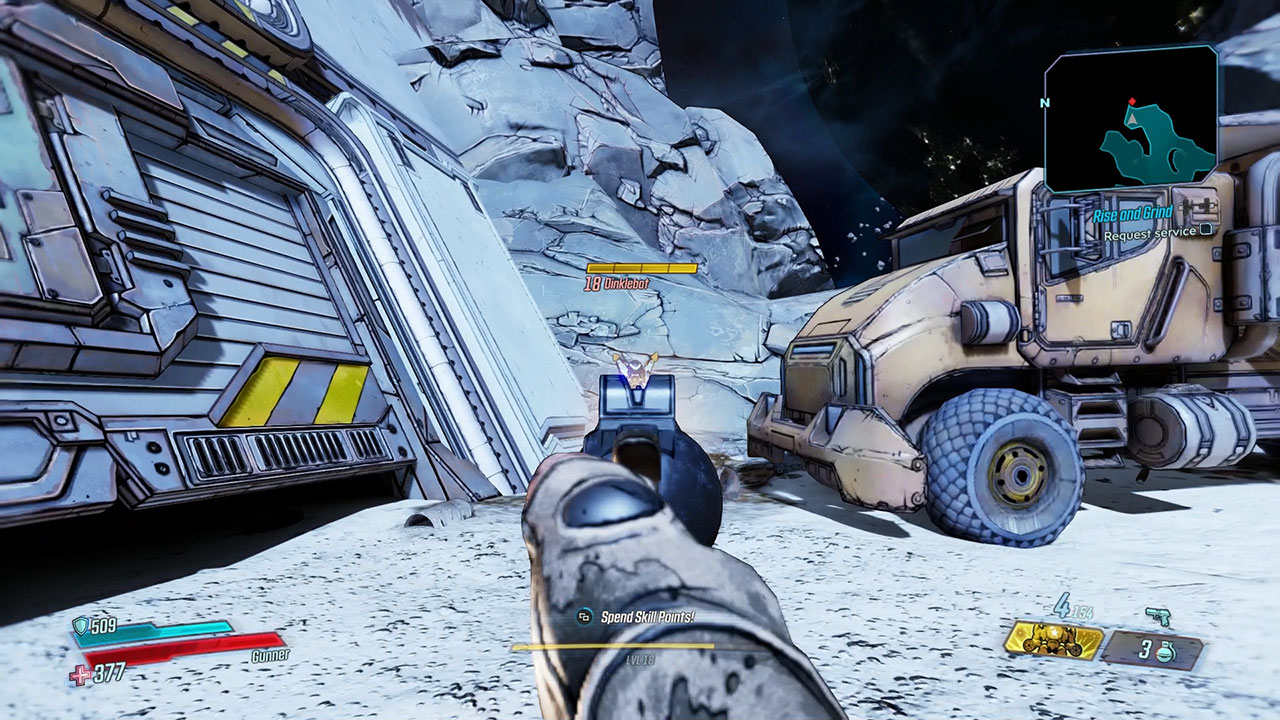Click the N compass marker on the minimap
This screenshot has height=720, width=1280.
tap(1044, 103)
